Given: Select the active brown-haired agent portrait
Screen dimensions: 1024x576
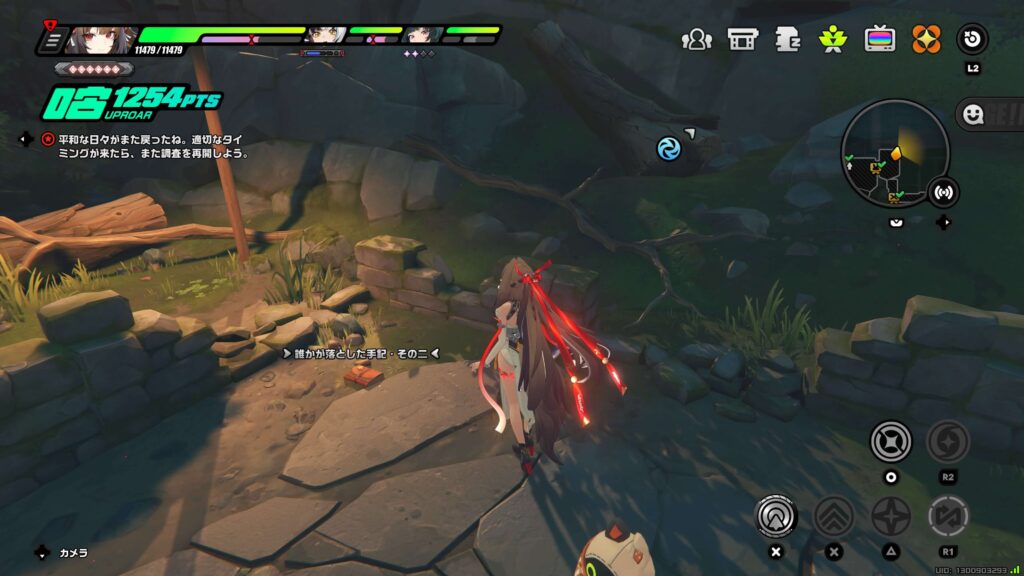Looking at the screenshot, I should point(102,40).
